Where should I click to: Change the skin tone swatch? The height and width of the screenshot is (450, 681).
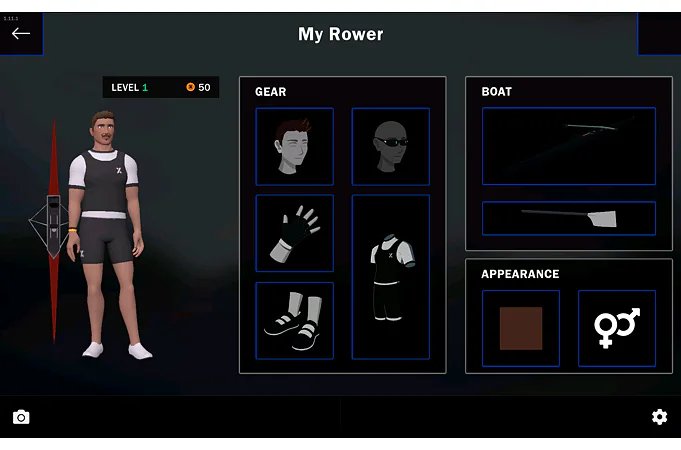[x=520, y=328]
